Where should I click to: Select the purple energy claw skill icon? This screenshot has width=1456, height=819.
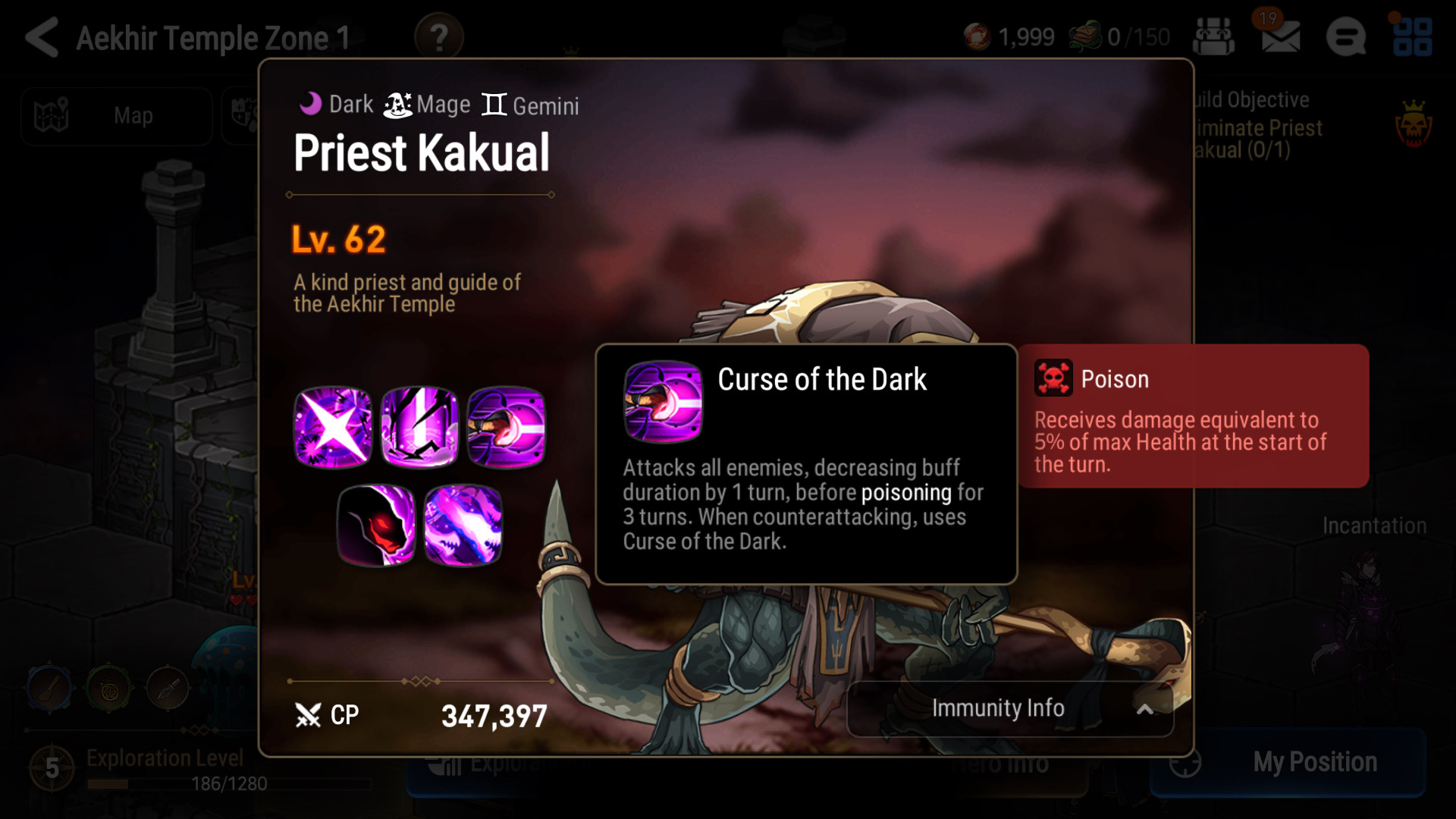(x=463, y=525)
